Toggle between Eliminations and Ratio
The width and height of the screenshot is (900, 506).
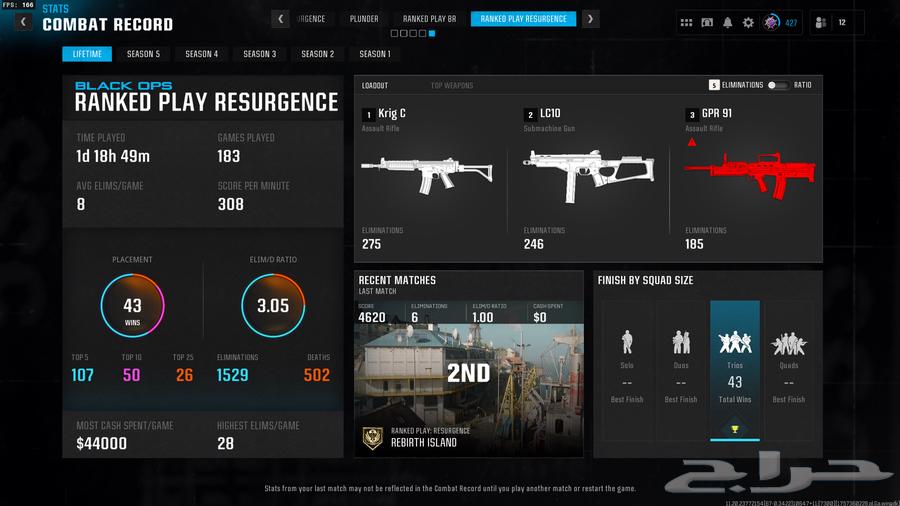(777, 86)
